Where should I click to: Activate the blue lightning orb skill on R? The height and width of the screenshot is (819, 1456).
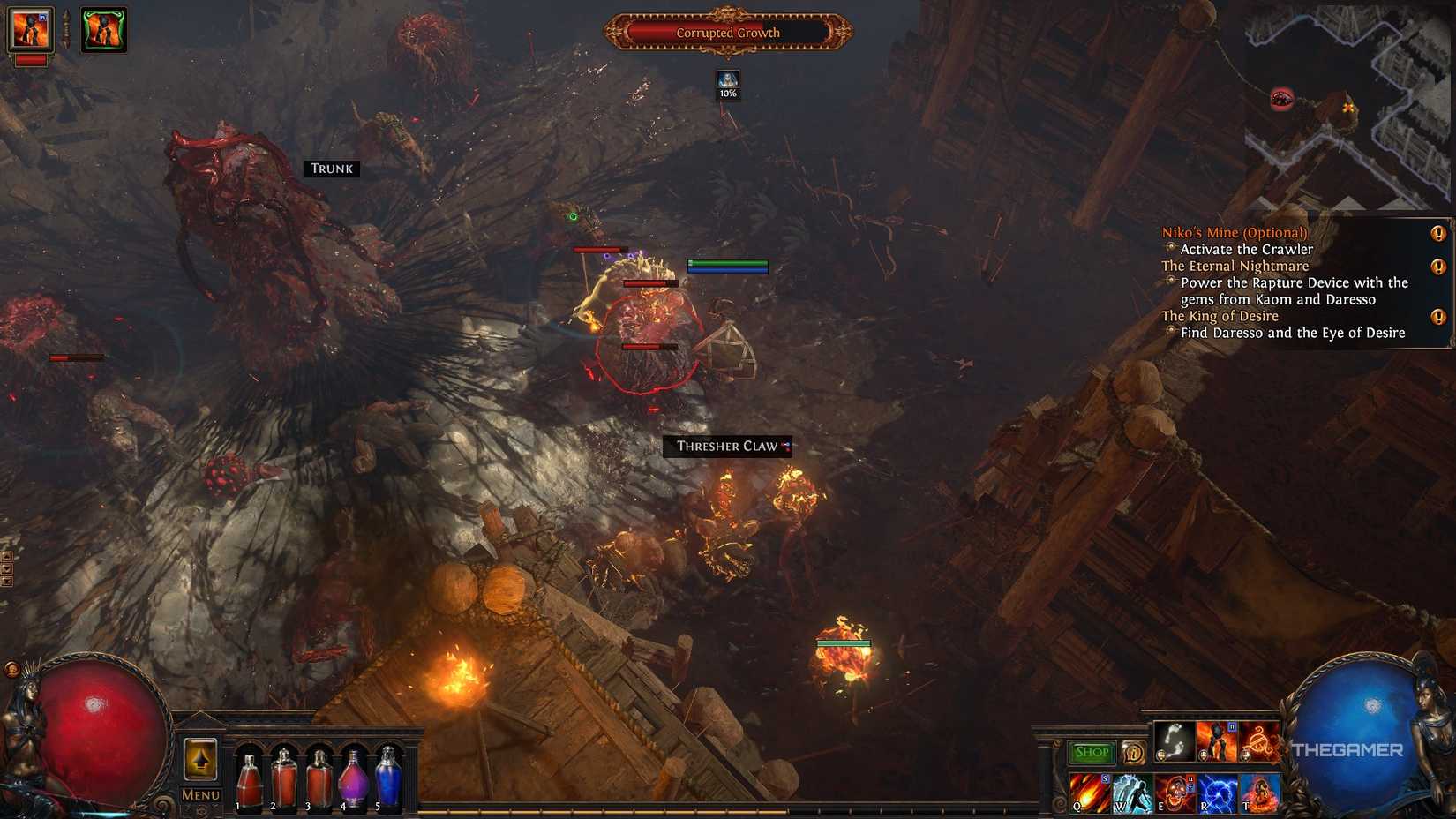pos(1217,793)
